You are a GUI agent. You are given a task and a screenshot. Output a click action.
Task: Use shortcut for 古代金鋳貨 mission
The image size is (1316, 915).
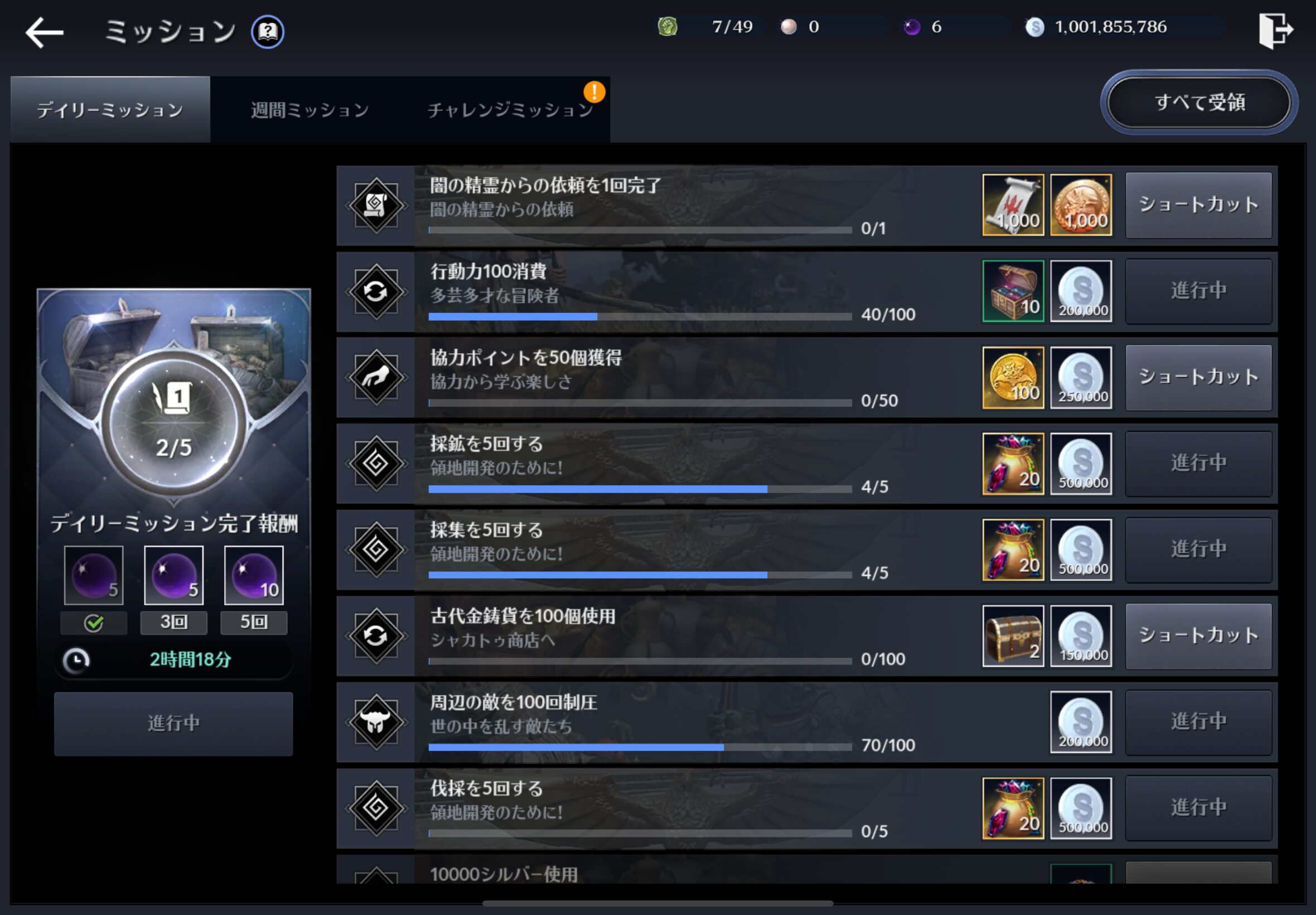pos(1198,636)
